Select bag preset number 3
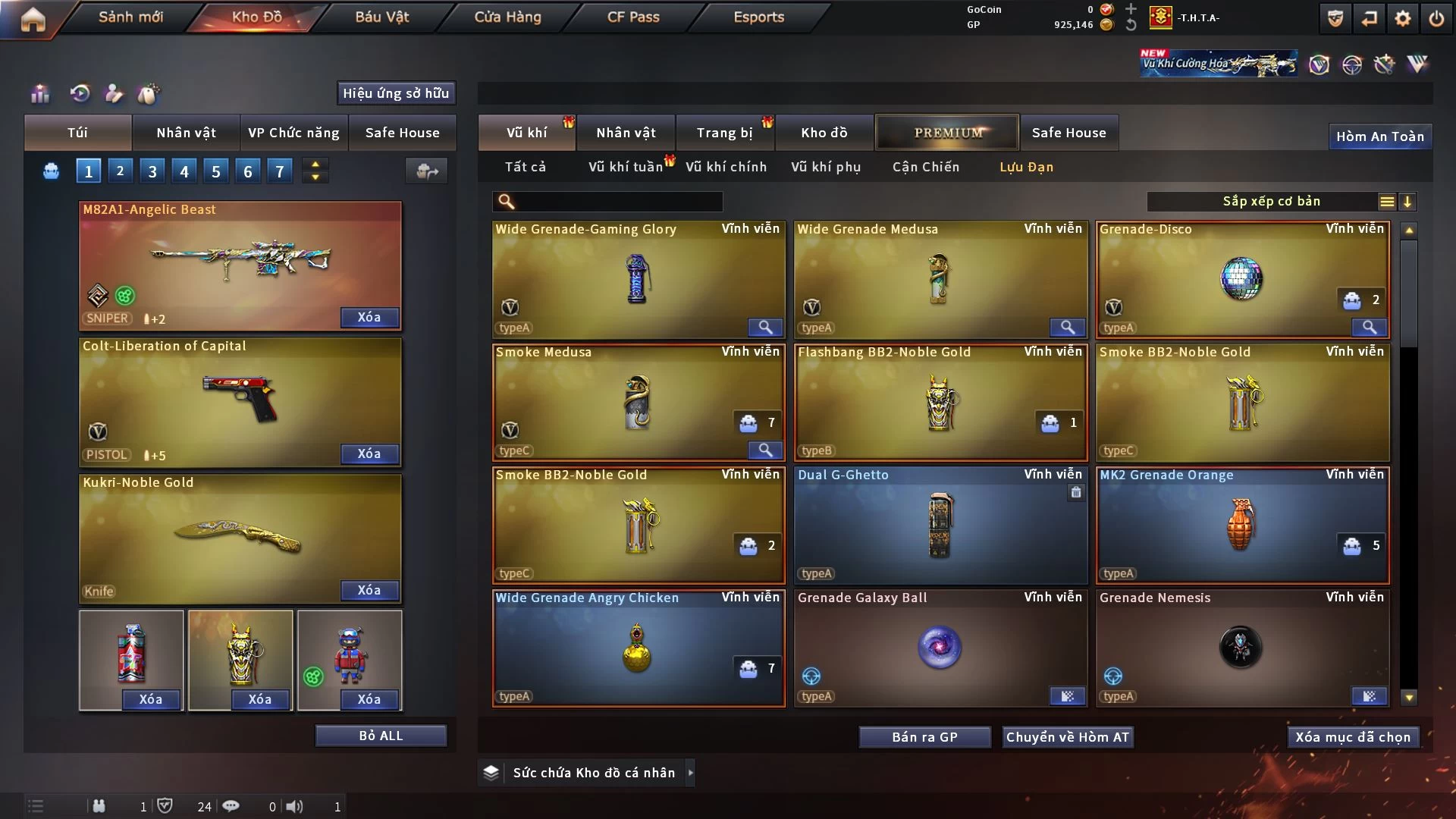 pos(152,171)
